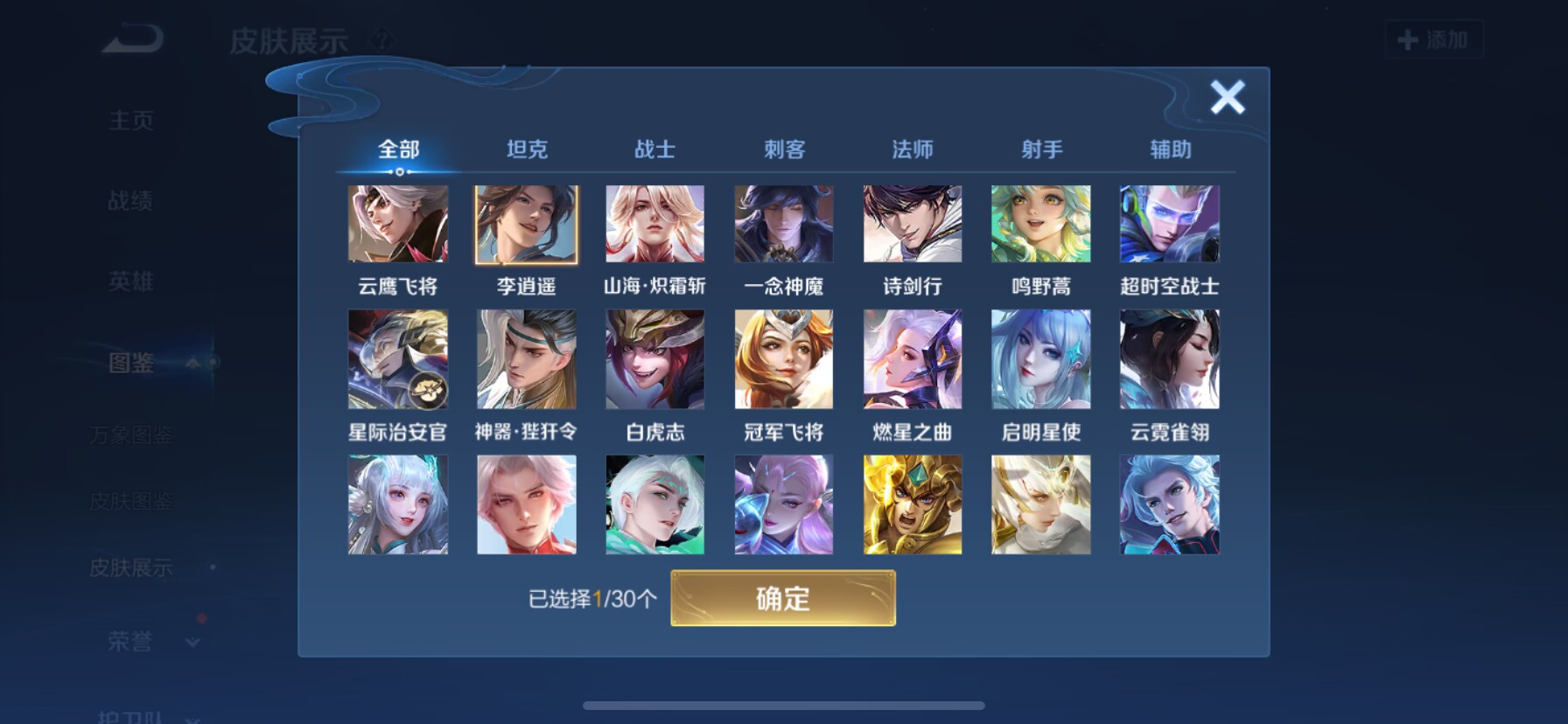Image resolution: width=1568 pixels, height=724 pixels.
Task: Select the 冠军飞将 skin portrait
Action: pyautogui.click(x=783, y=359)
